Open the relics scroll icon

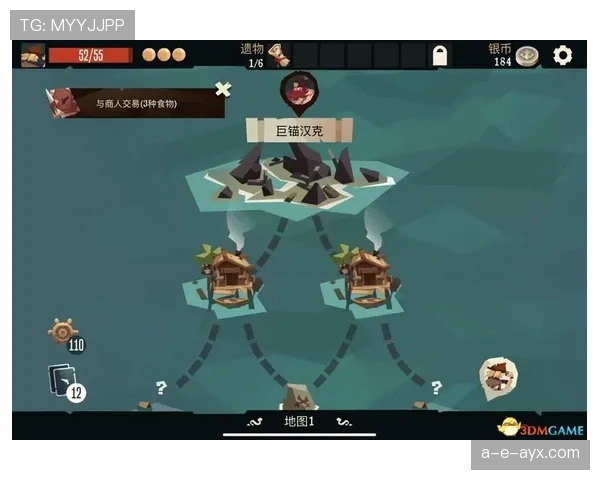[280, 55]
